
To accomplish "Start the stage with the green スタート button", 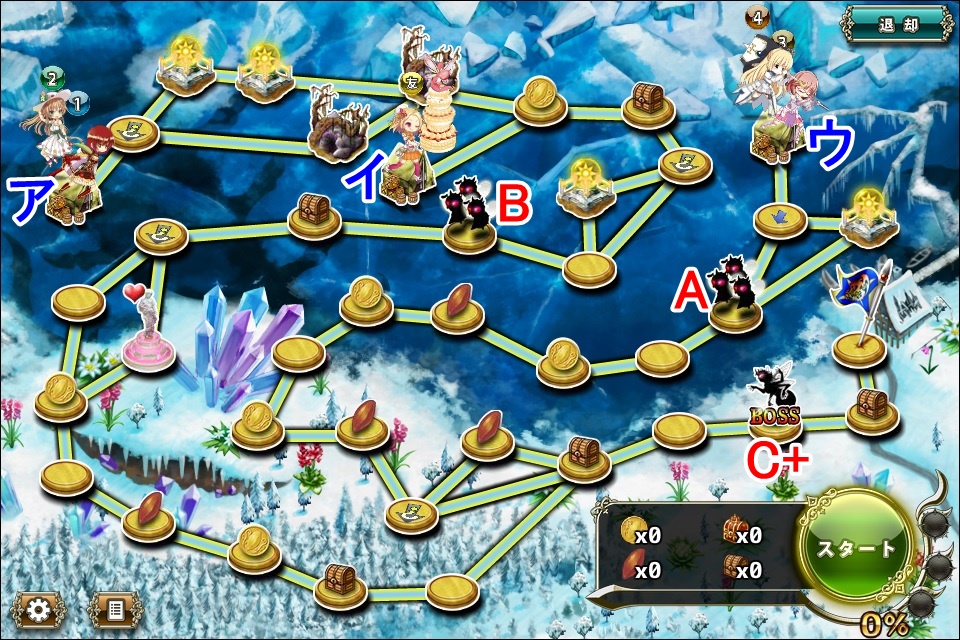I will pyautogui.click(x=856, y=548).
